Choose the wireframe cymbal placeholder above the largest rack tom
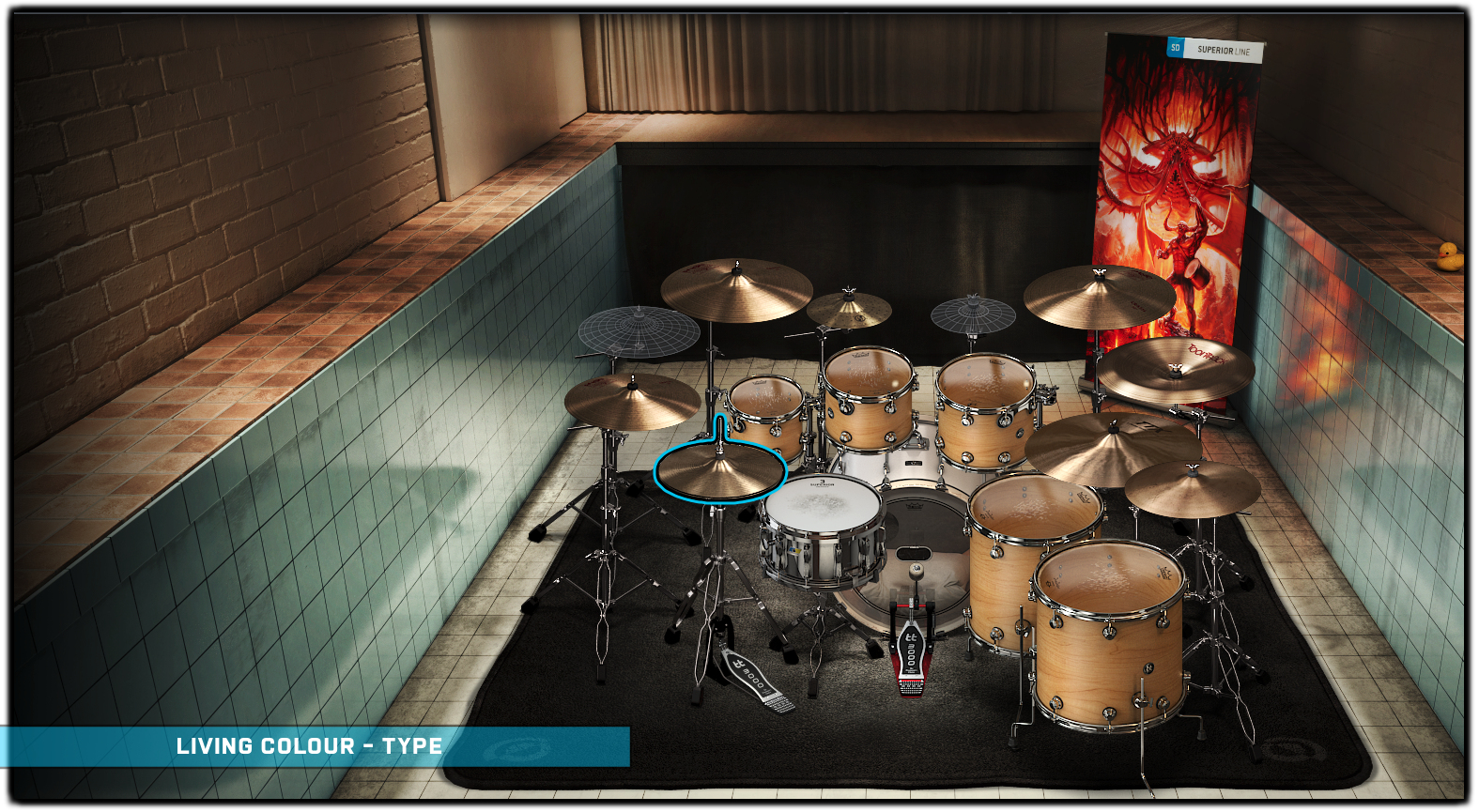Screen dimensions: 1479x812 (x=973, y=314)
